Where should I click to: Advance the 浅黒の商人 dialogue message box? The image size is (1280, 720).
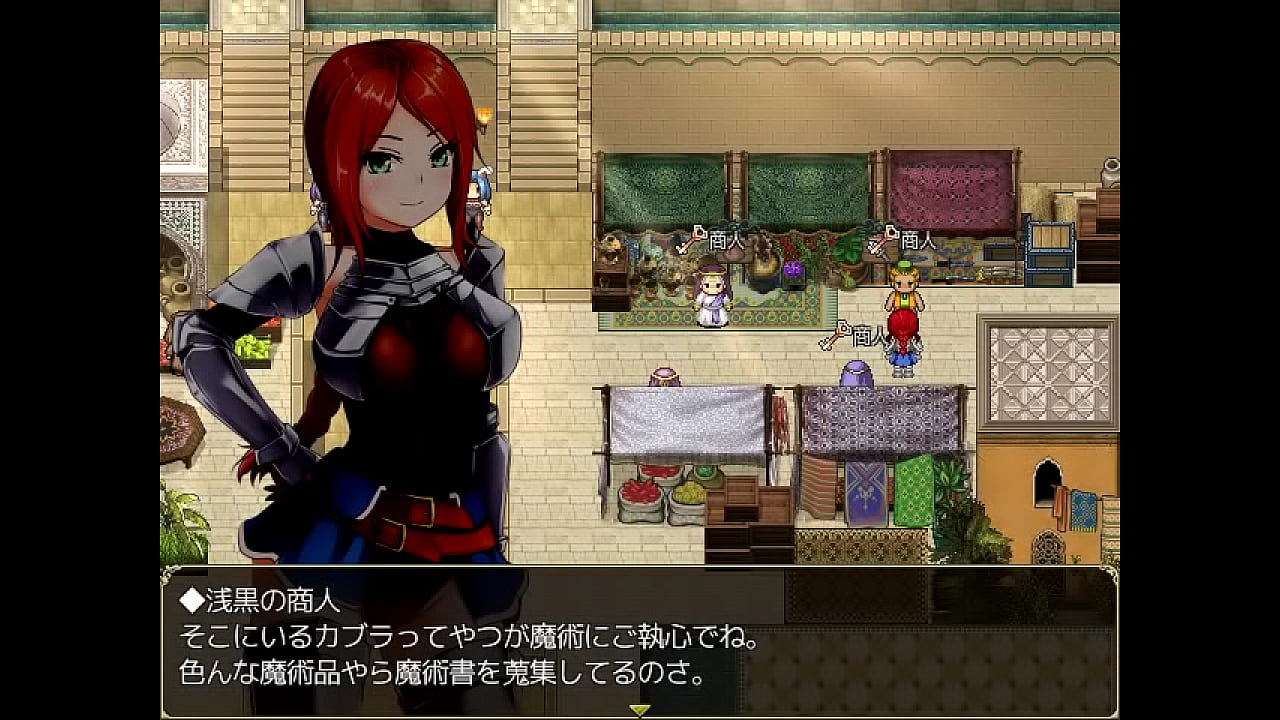[x=639, y=640]
